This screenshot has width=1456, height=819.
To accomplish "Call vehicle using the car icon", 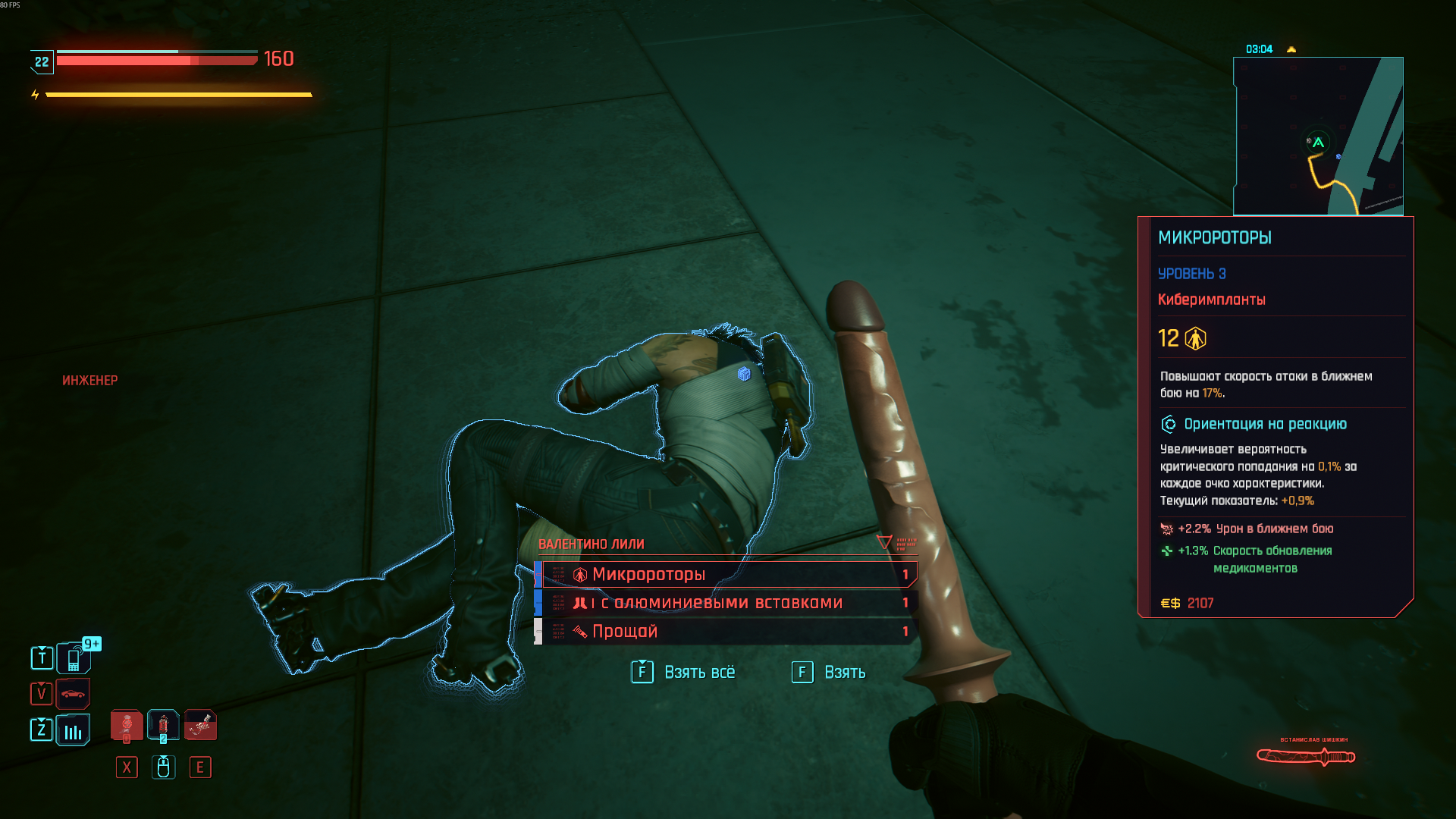I will (x=73, y=693).
